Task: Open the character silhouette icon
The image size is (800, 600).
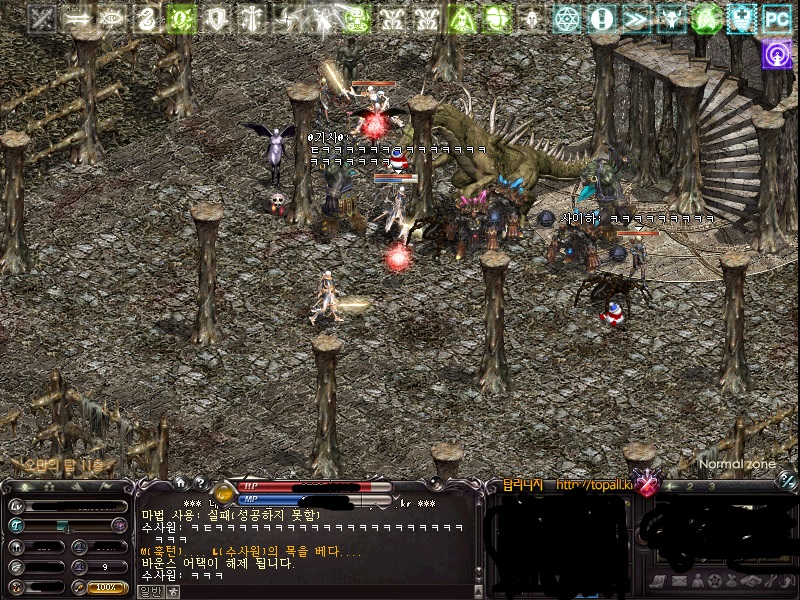Action: pos(696,581)
